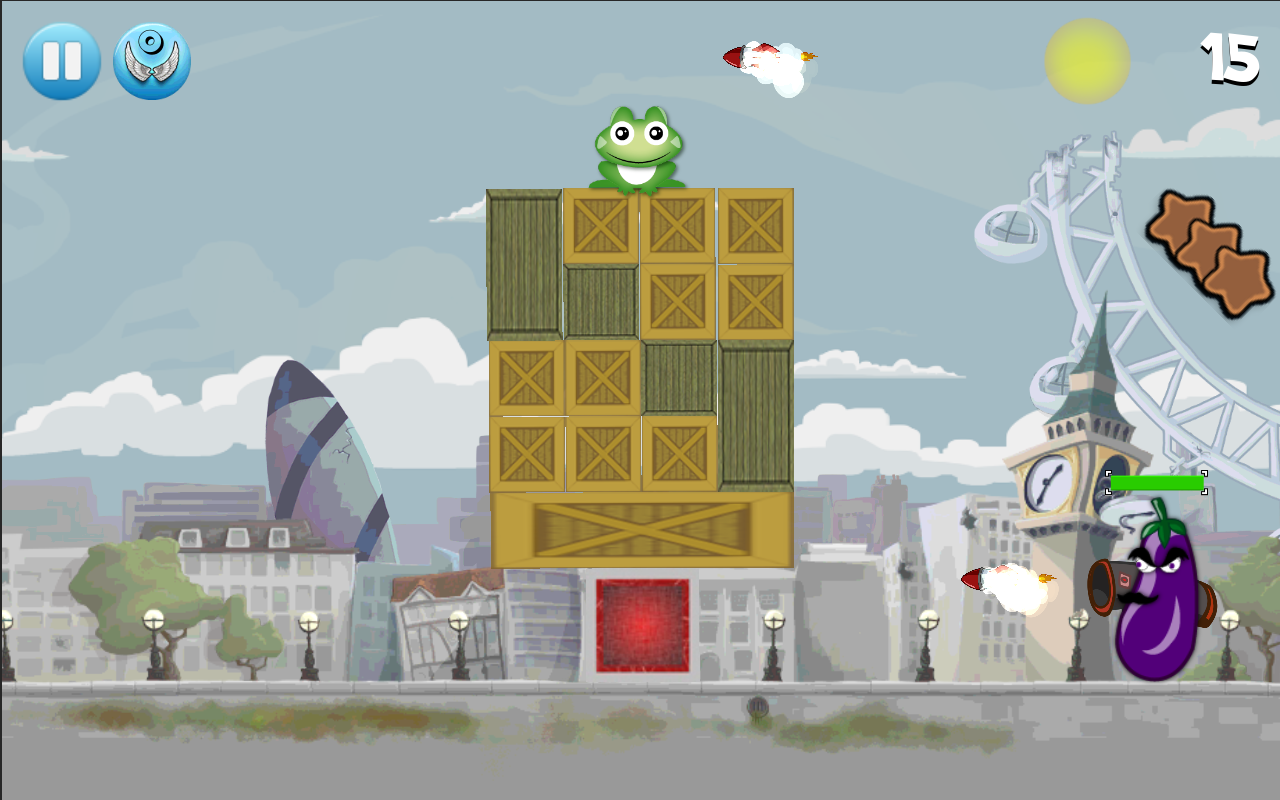Select the red explosive block
Screen dimensions: 1280x800
pos(642,625)
